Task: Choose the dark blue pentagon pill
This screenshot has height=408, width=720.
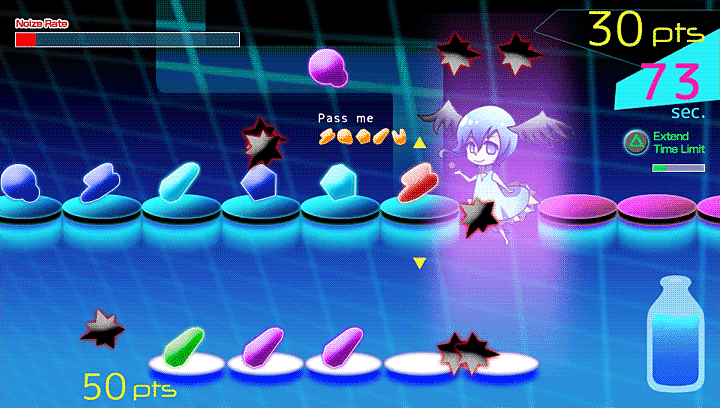Action: [258, 181]
